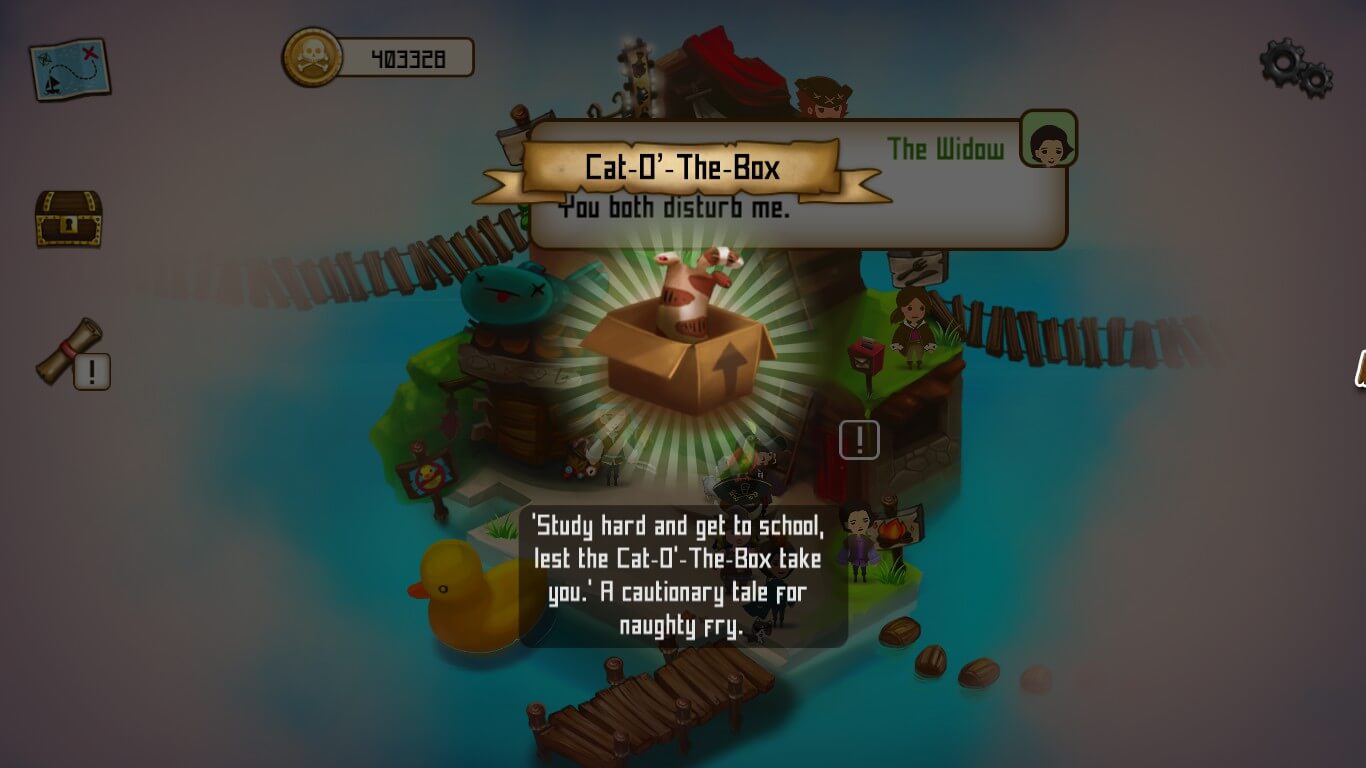The width and height of the screenshot is (1366, 768).
Task: Open the quest scroll with exclamation mark
Action: tap(72, 353)
